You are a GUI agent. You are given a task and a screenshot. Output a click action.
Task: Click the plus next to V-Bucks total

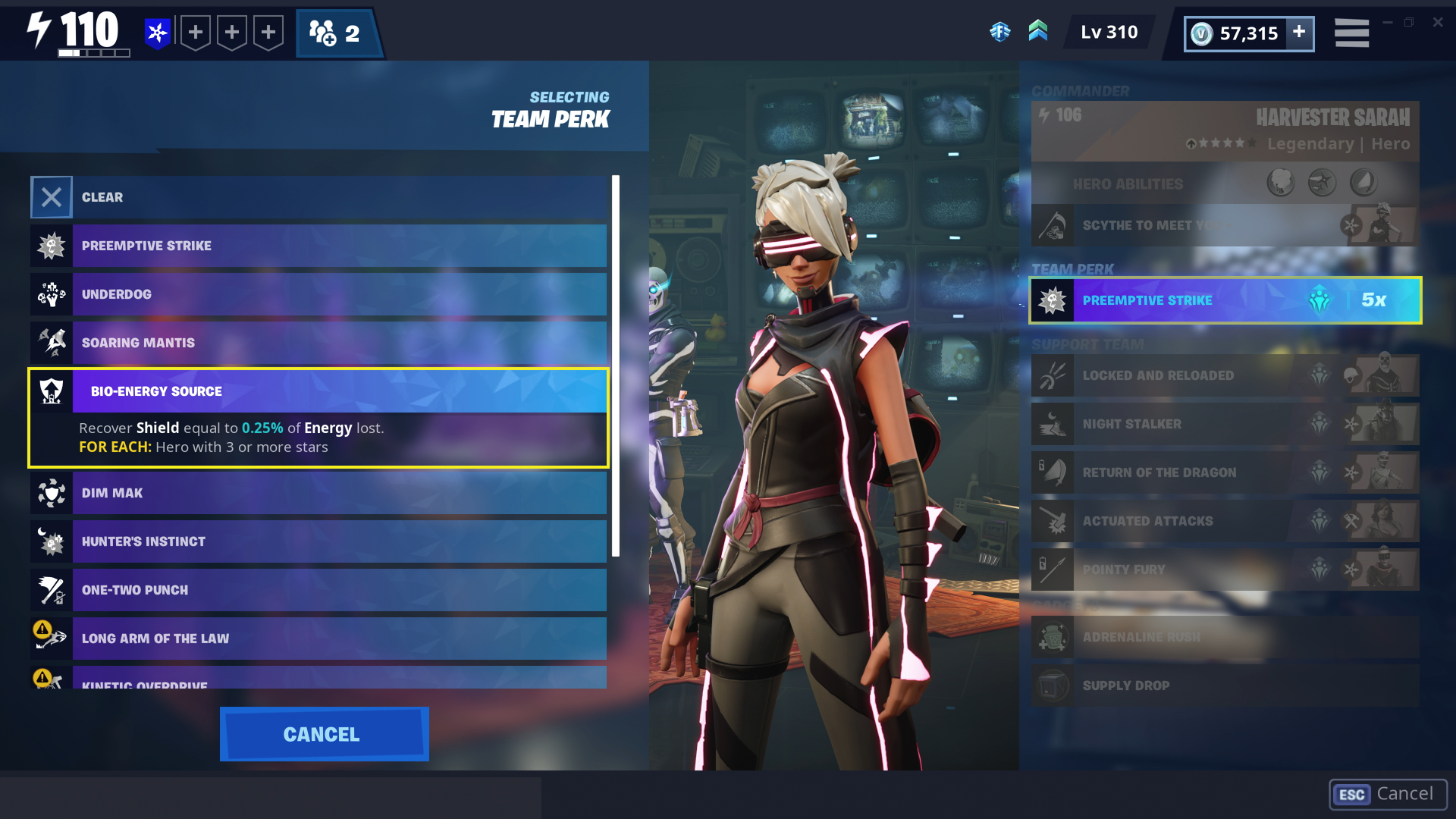point(1298,33)
